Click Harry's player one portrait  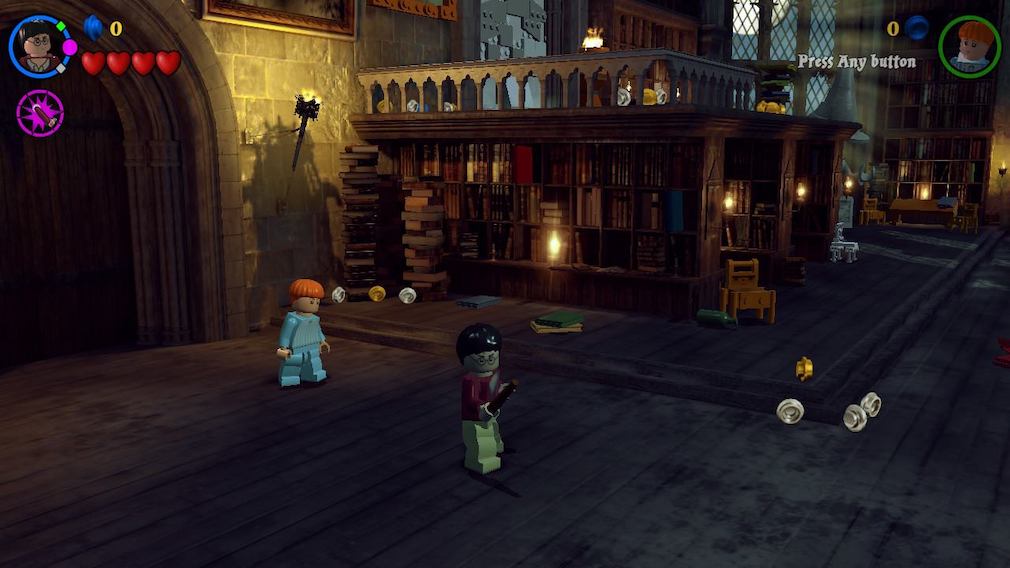(40, 47)
